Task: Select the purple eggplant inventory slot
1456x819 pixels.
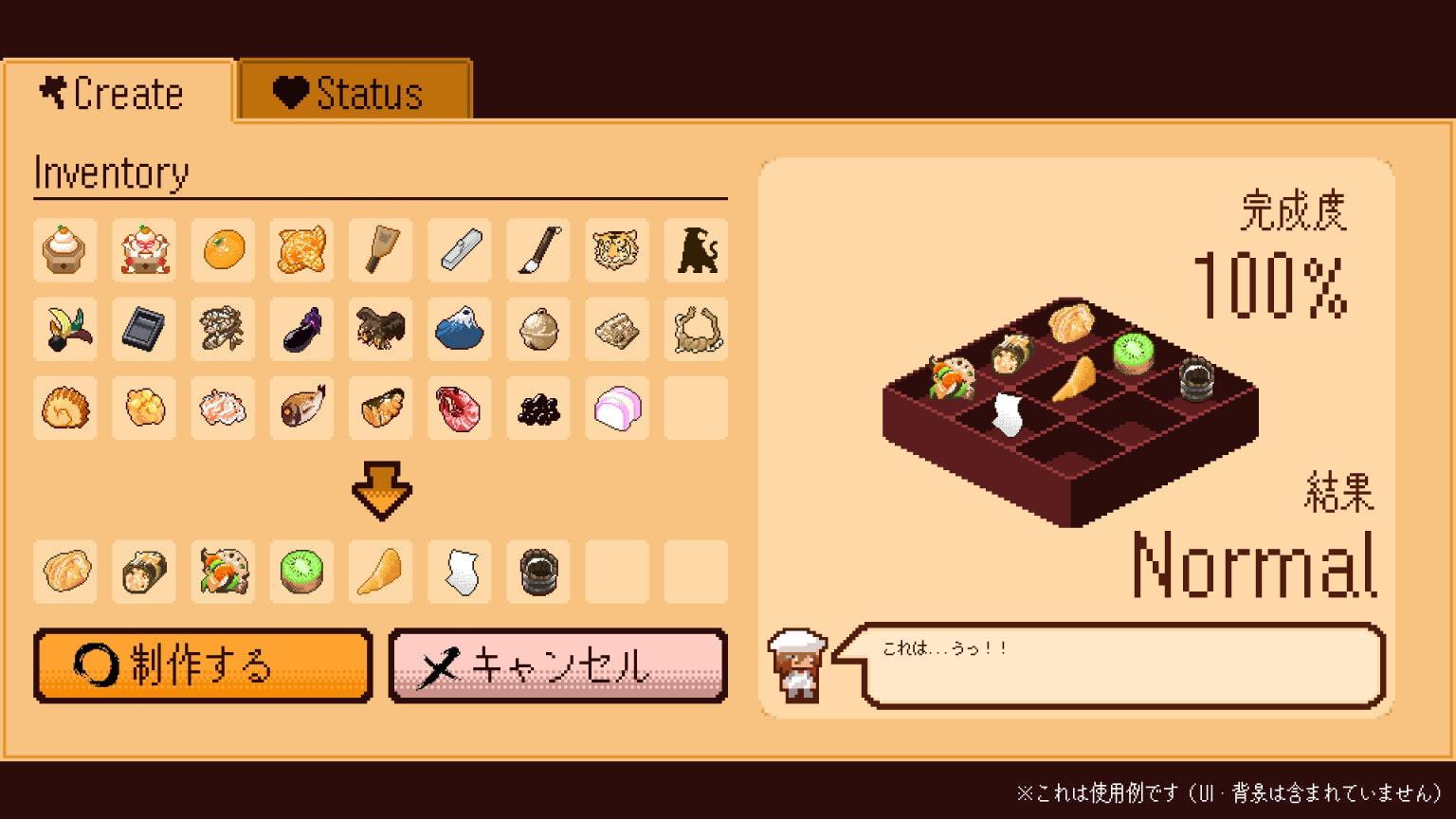Action: tap(302, 329)
